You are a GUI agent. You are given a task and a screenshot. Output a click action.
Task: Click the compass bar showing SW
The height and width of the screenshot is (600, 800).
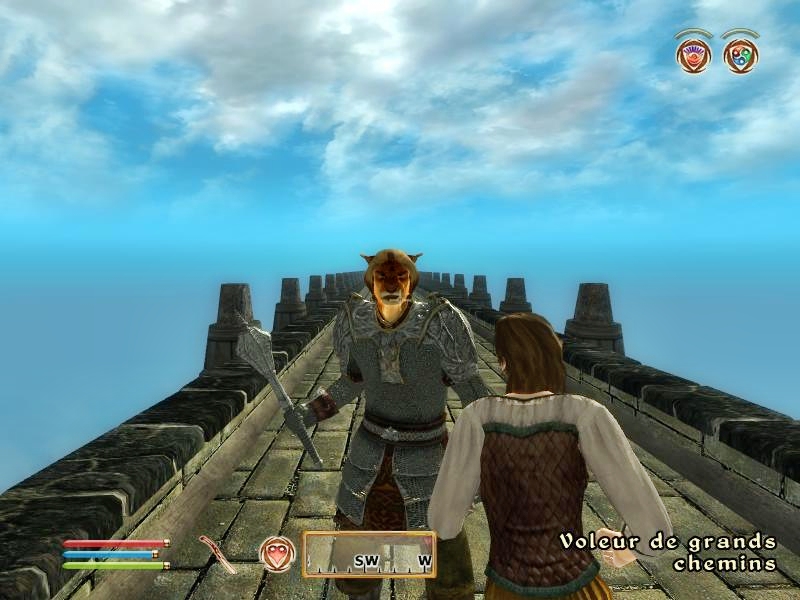coord(370,555)
